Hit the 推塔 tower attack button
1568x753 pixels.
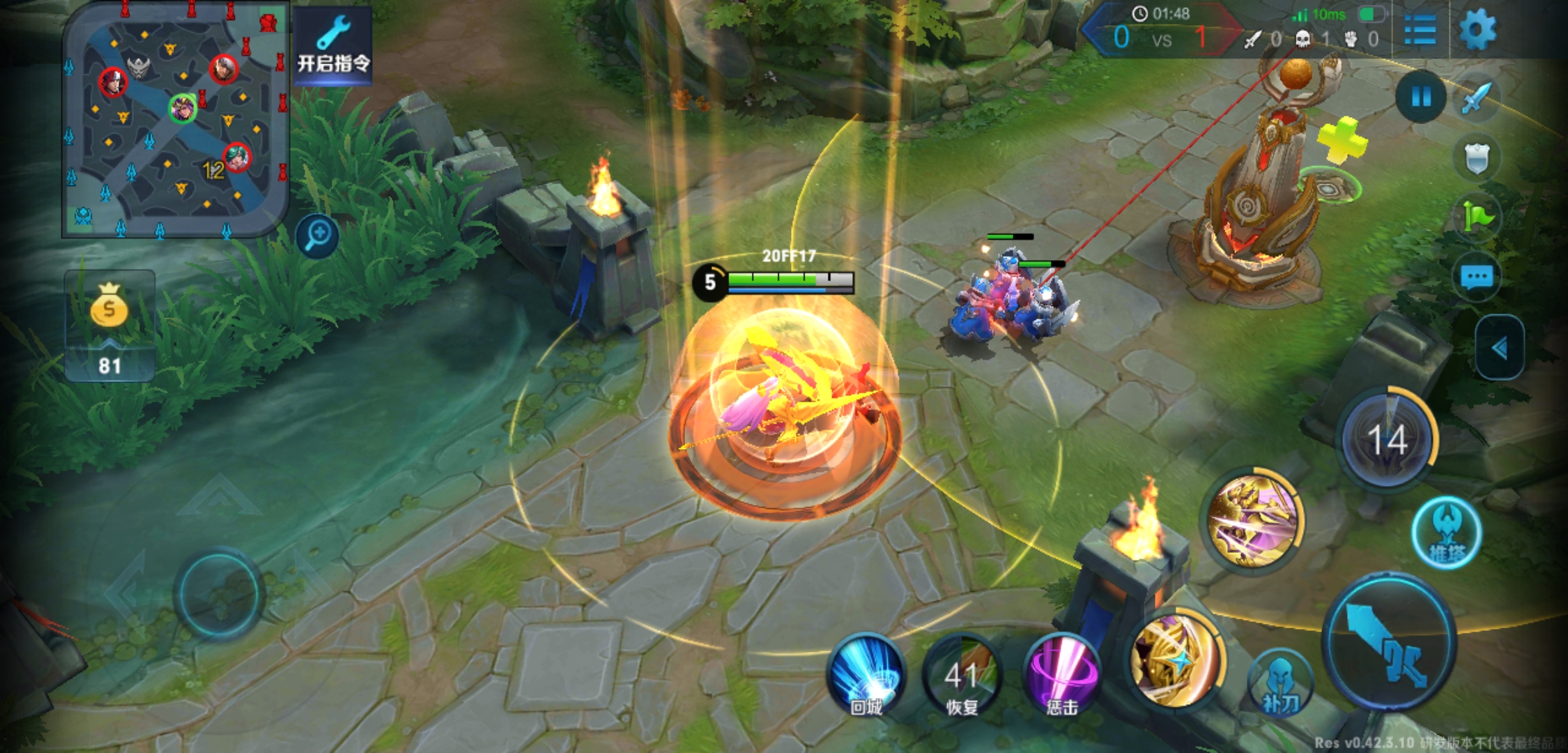tap(1447, 533)
